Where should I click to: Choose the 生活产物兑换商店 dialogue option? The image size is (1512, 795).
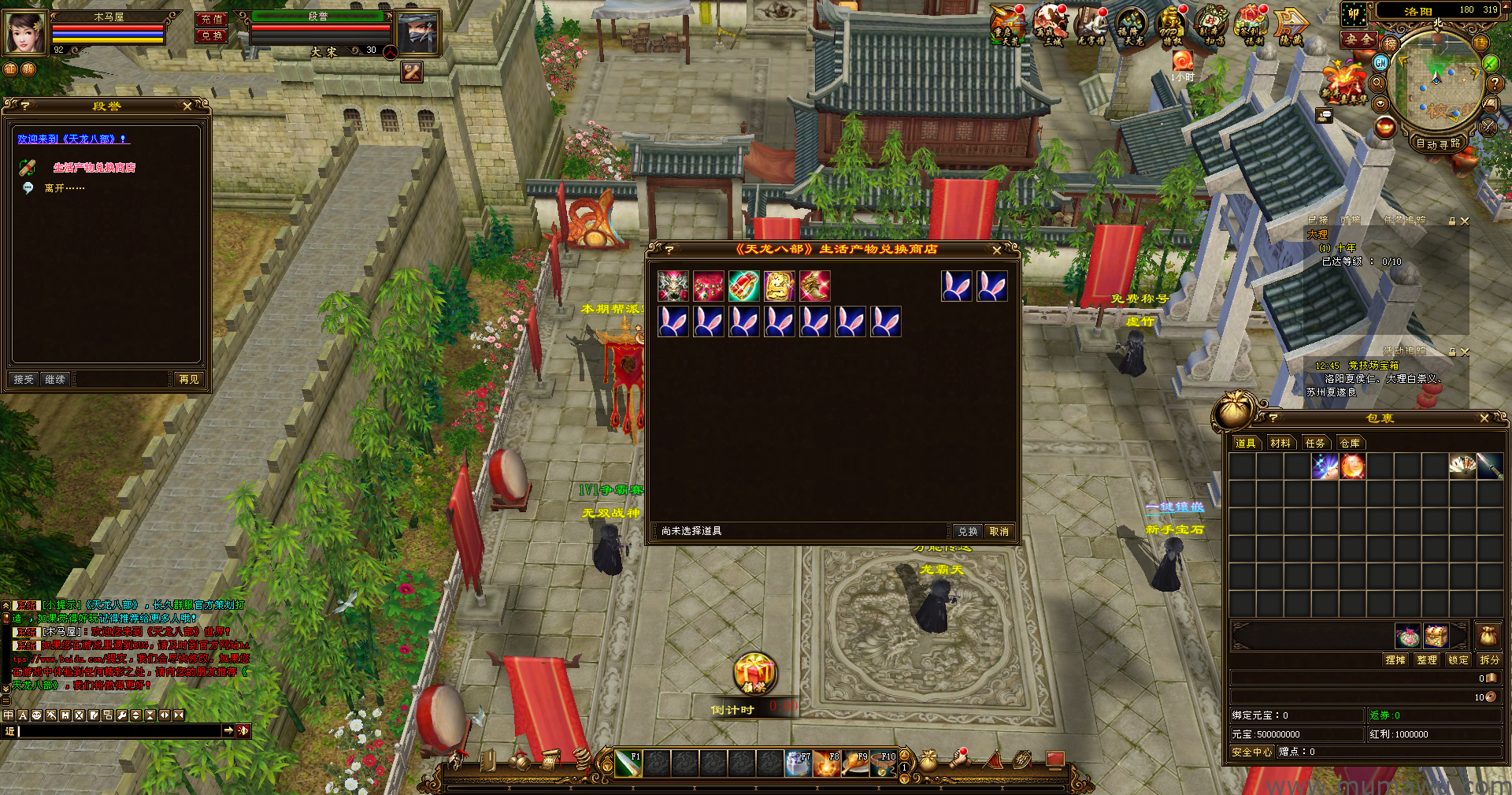(94, 168)
